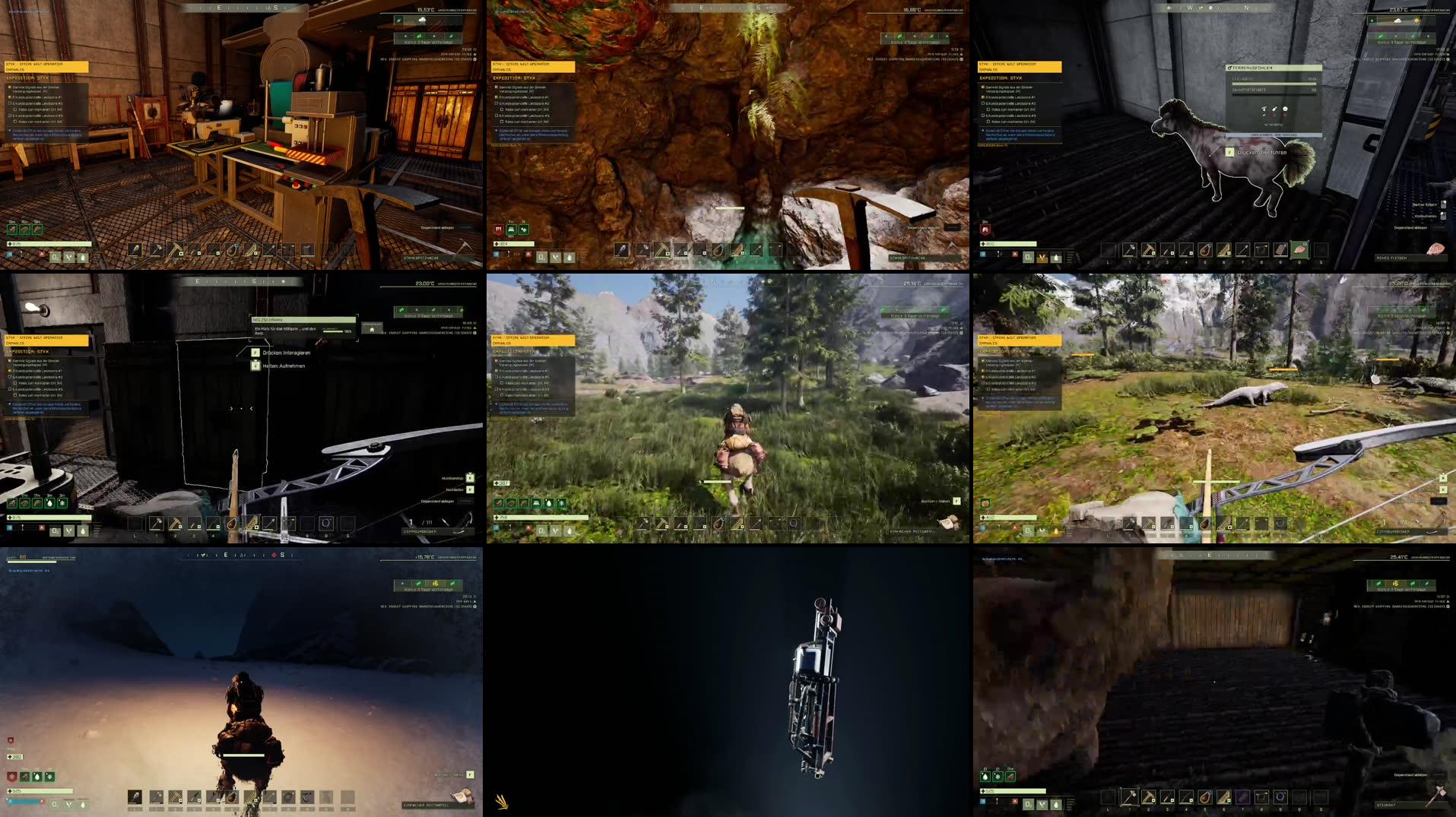The height and width of the screenshot is (817, 1456).
Task: Click the Drücken: Tier führen prompt
Action: pyautogui.click(x=1262, y=153)
